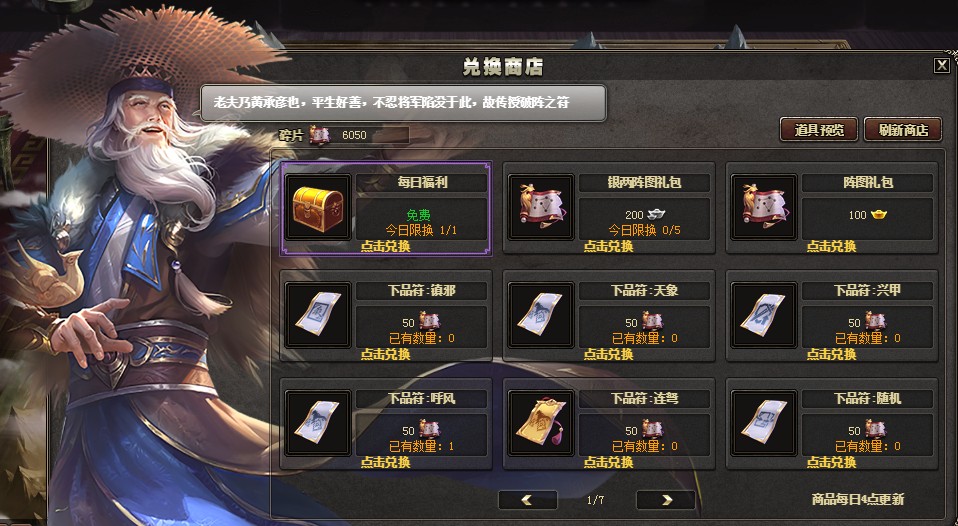The image size is (958, 526).
Task: Redeem the 下品符·随机 random talisman
Action: [x=832, y=462]
